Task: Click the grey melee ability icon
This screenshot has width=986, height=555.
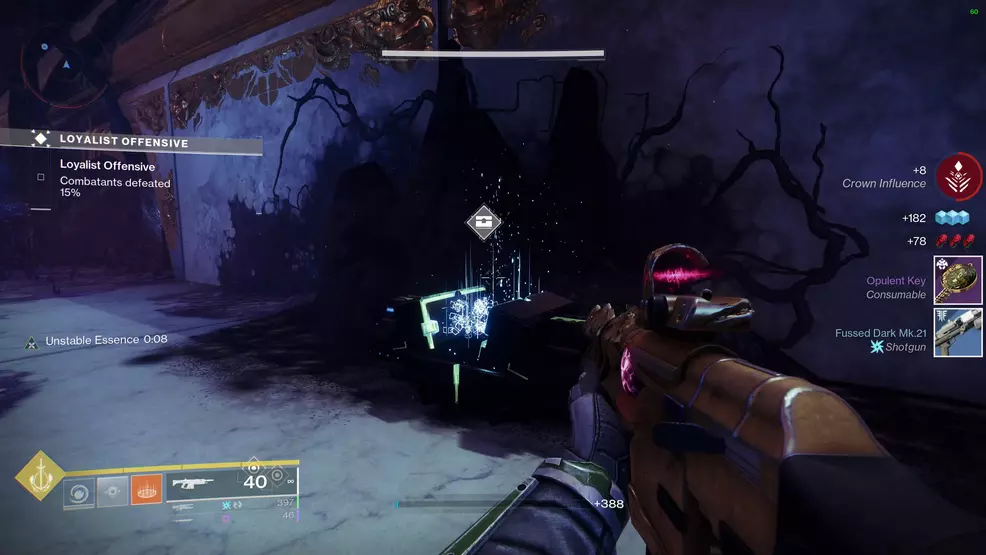Action: 113,491
